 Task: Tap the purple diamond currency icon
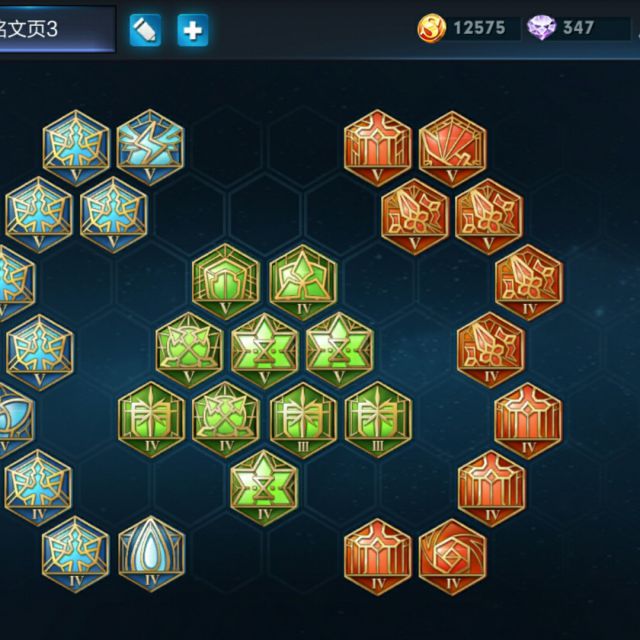542,28
